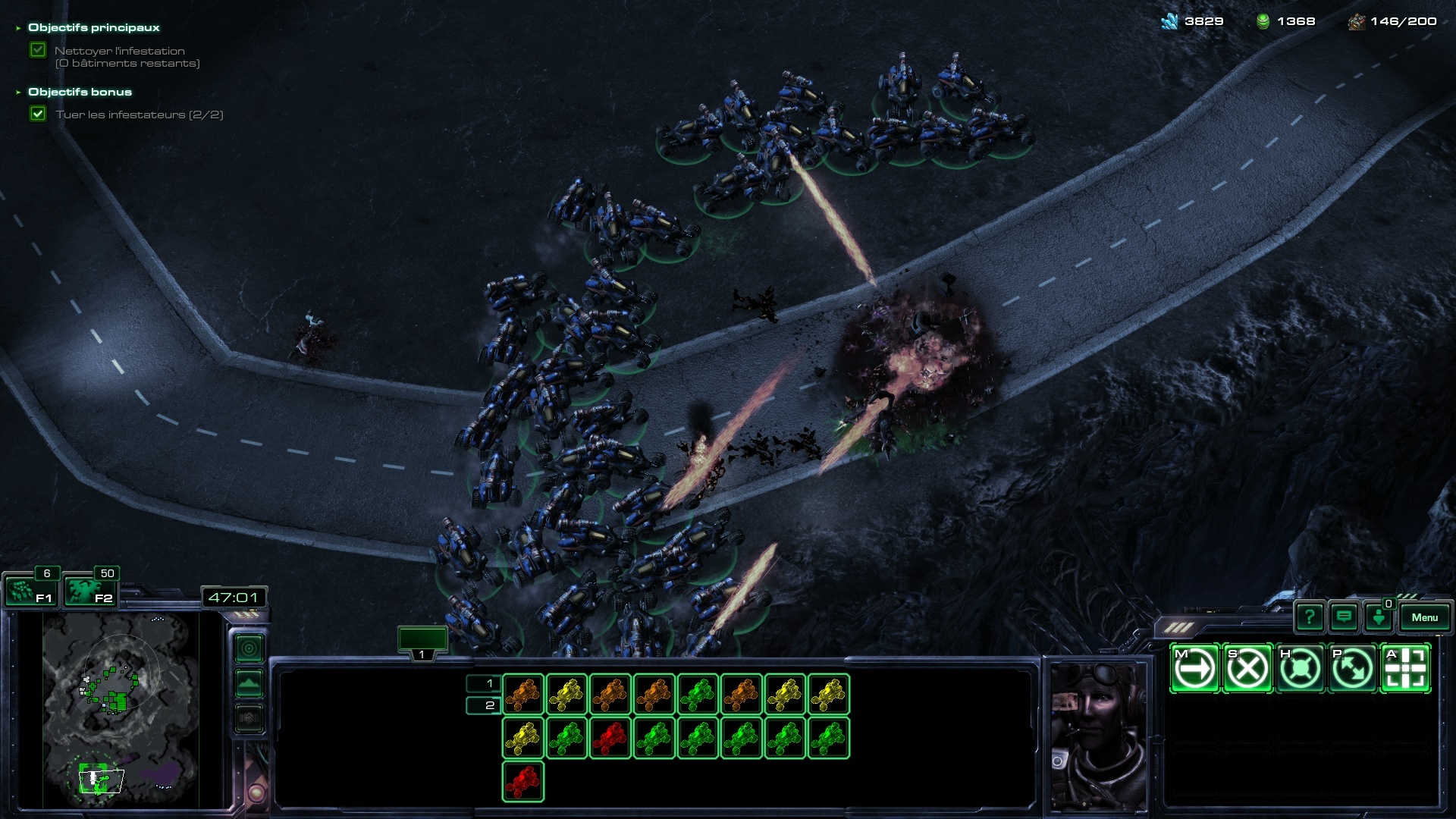1456x819 pixels.
Task: Click the minimap ping signal button
Action: coord(249,648)
